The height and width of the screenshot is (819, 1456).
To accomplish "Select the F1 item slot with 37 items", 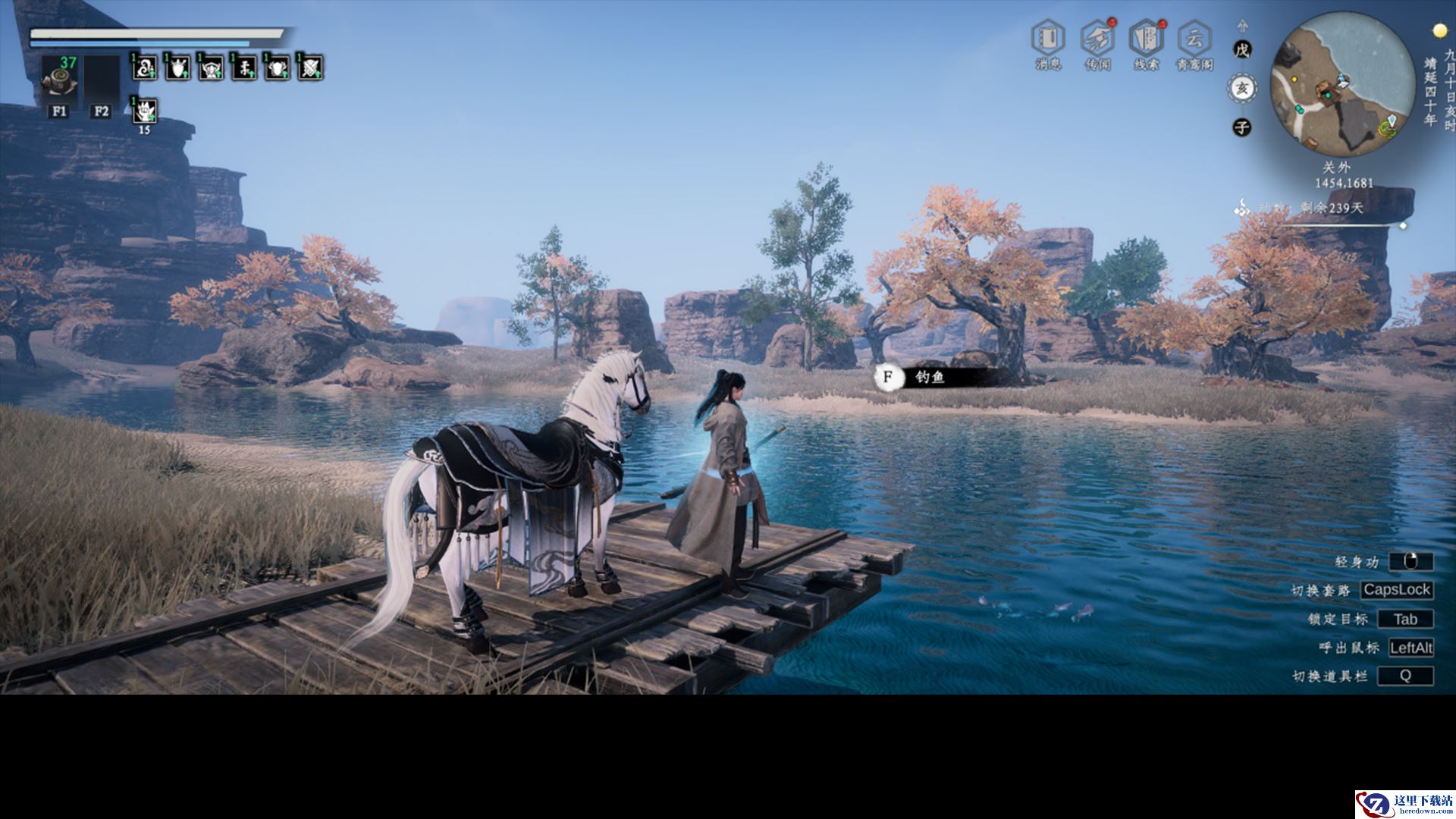I will (59, 77).
